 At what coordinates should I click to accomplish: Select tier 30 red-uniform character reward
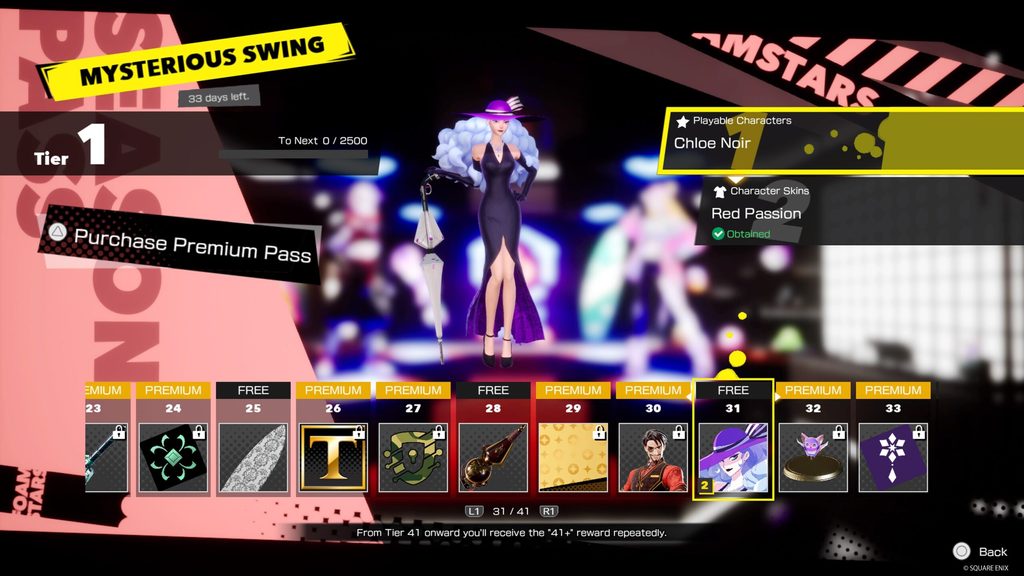(x=653, y=457)
